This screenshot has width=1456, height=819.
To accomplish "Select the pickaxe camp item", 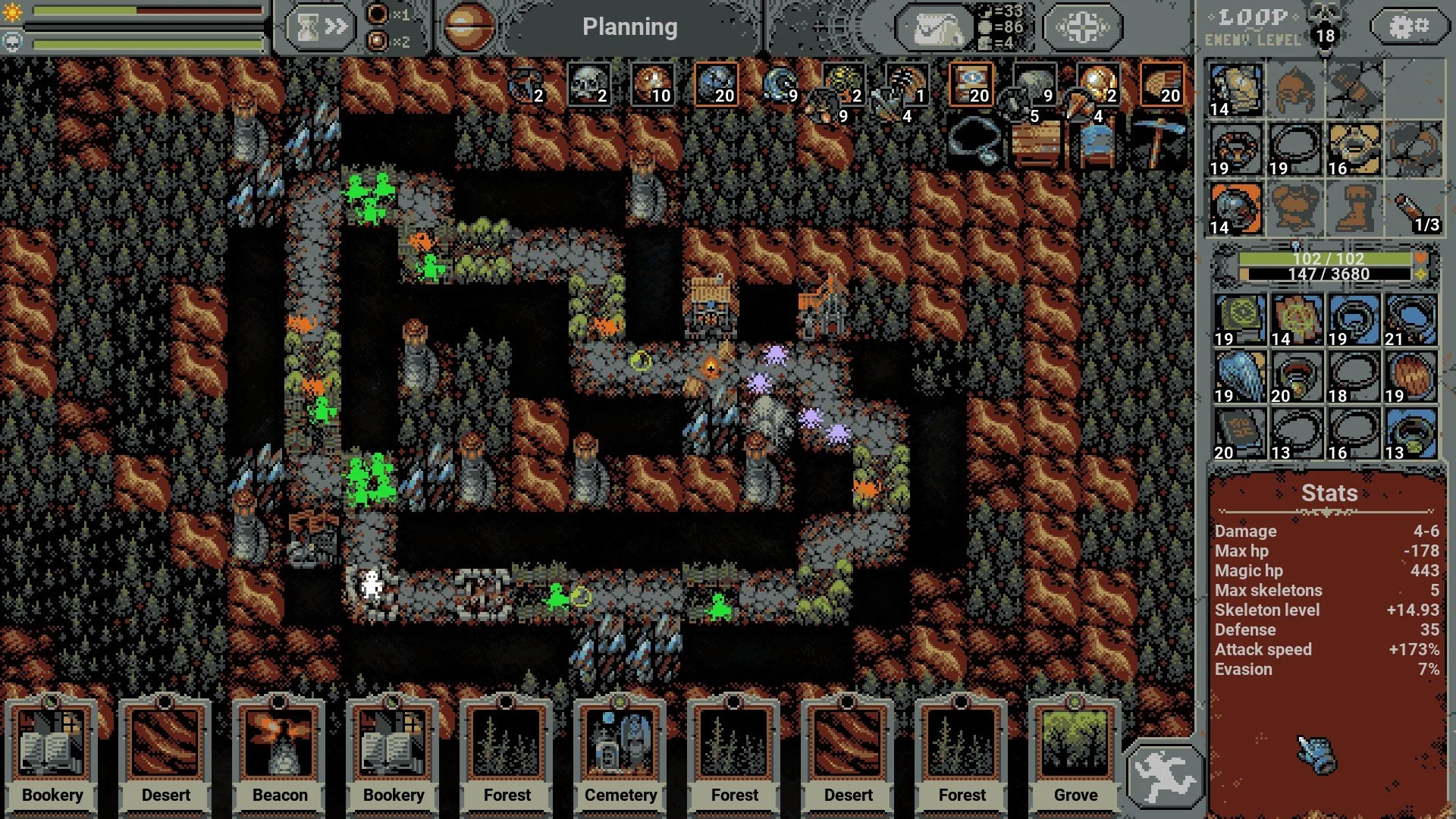I will pos(1158,142).
